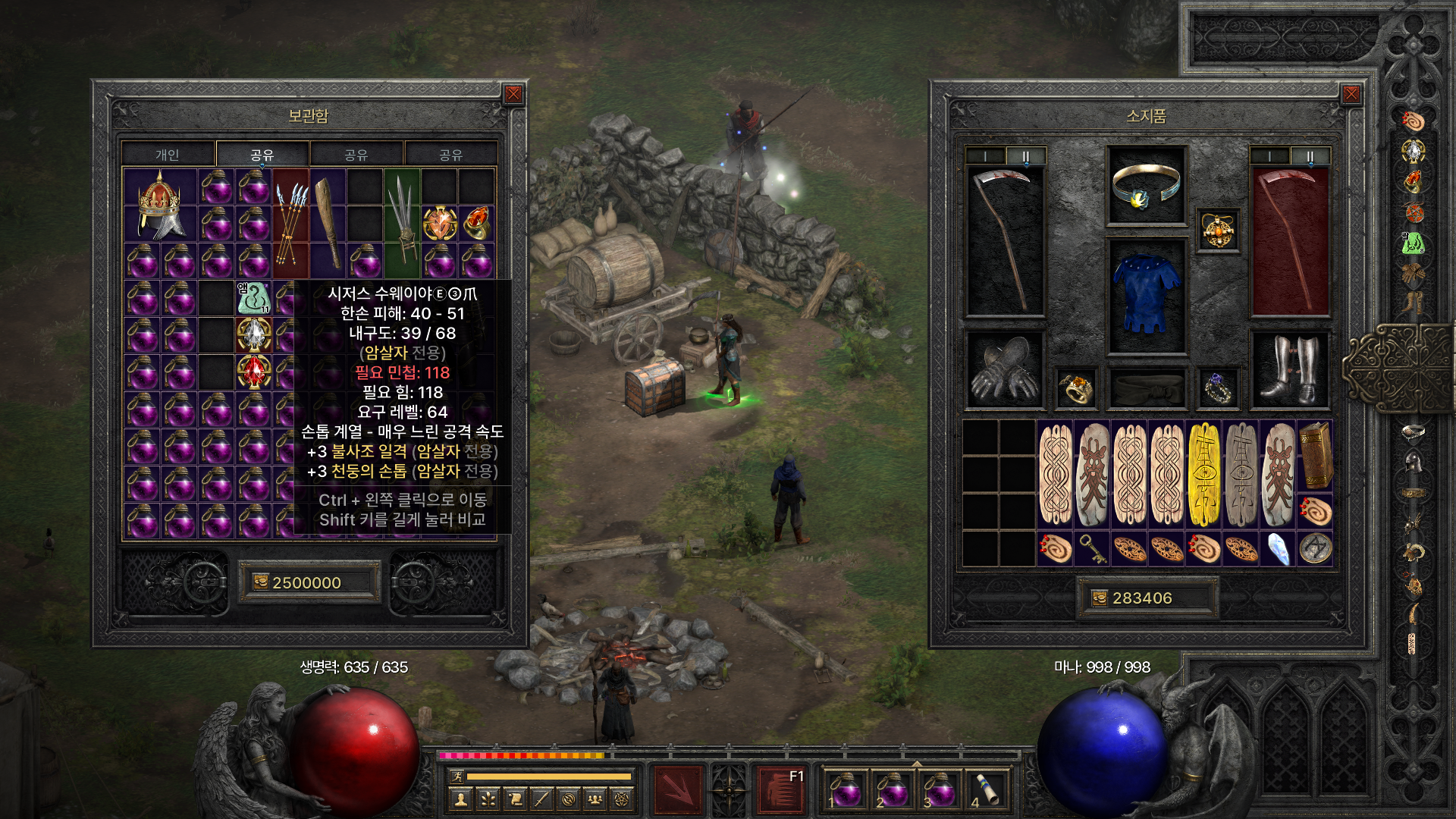Image resolution: width=1456 pixels, height=819 pixels.
Task: Use the scroll in belt slot 4
Action: pyautogui.click(x=985, y=789)
